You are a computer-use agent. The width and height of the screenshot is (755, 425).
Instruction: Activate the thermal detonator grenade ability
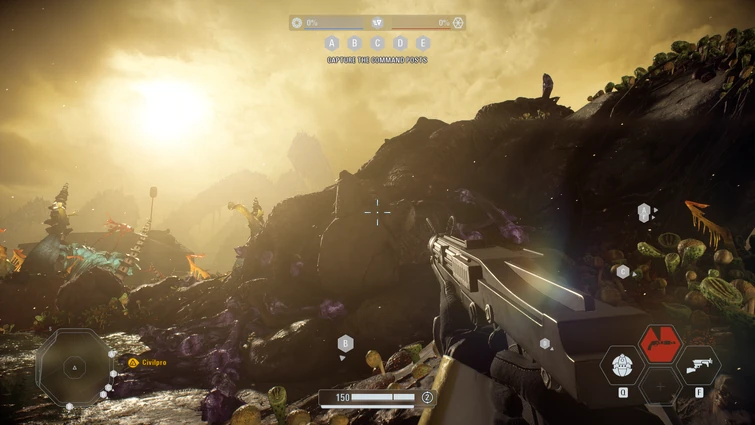click(623, 366)
